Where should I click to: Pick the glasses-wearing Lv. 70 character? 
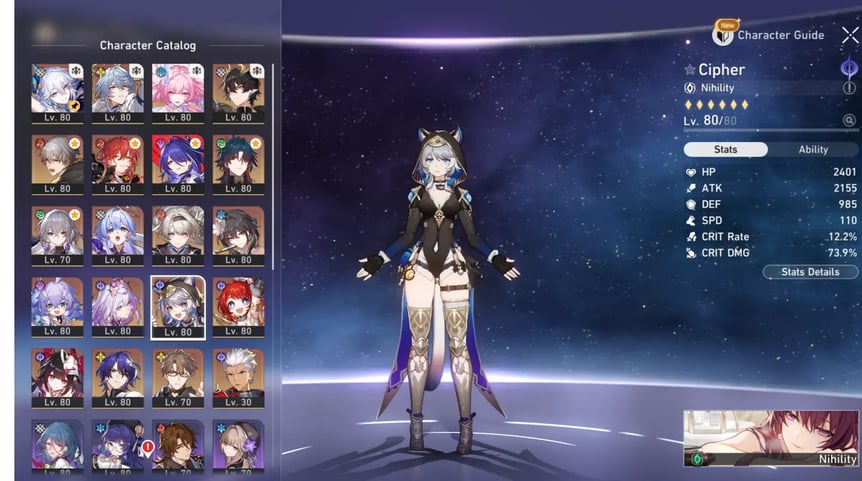(x=177, y=372)
